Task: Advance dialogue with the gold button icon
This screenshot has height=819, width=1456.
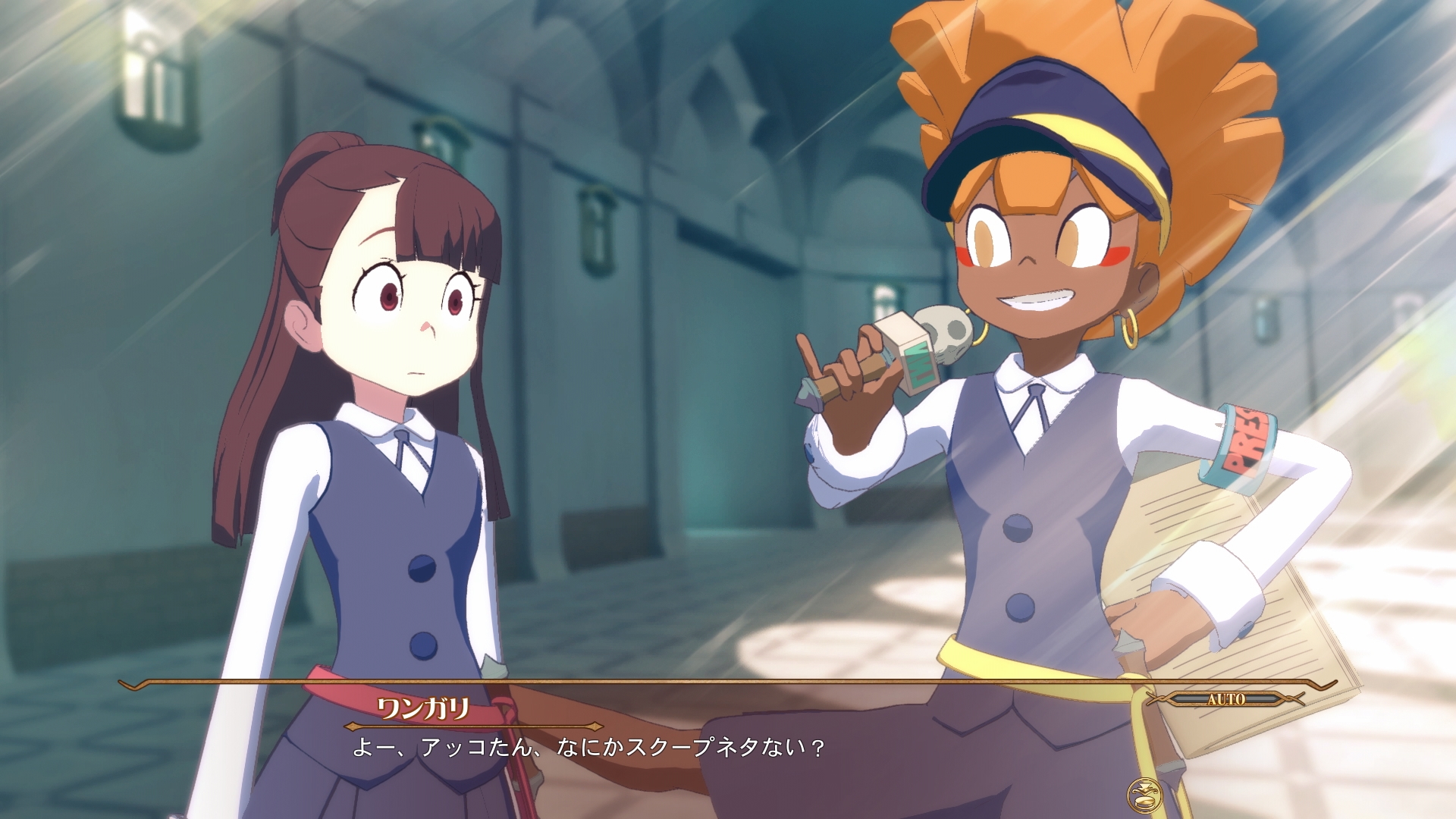Action: 1144,795
